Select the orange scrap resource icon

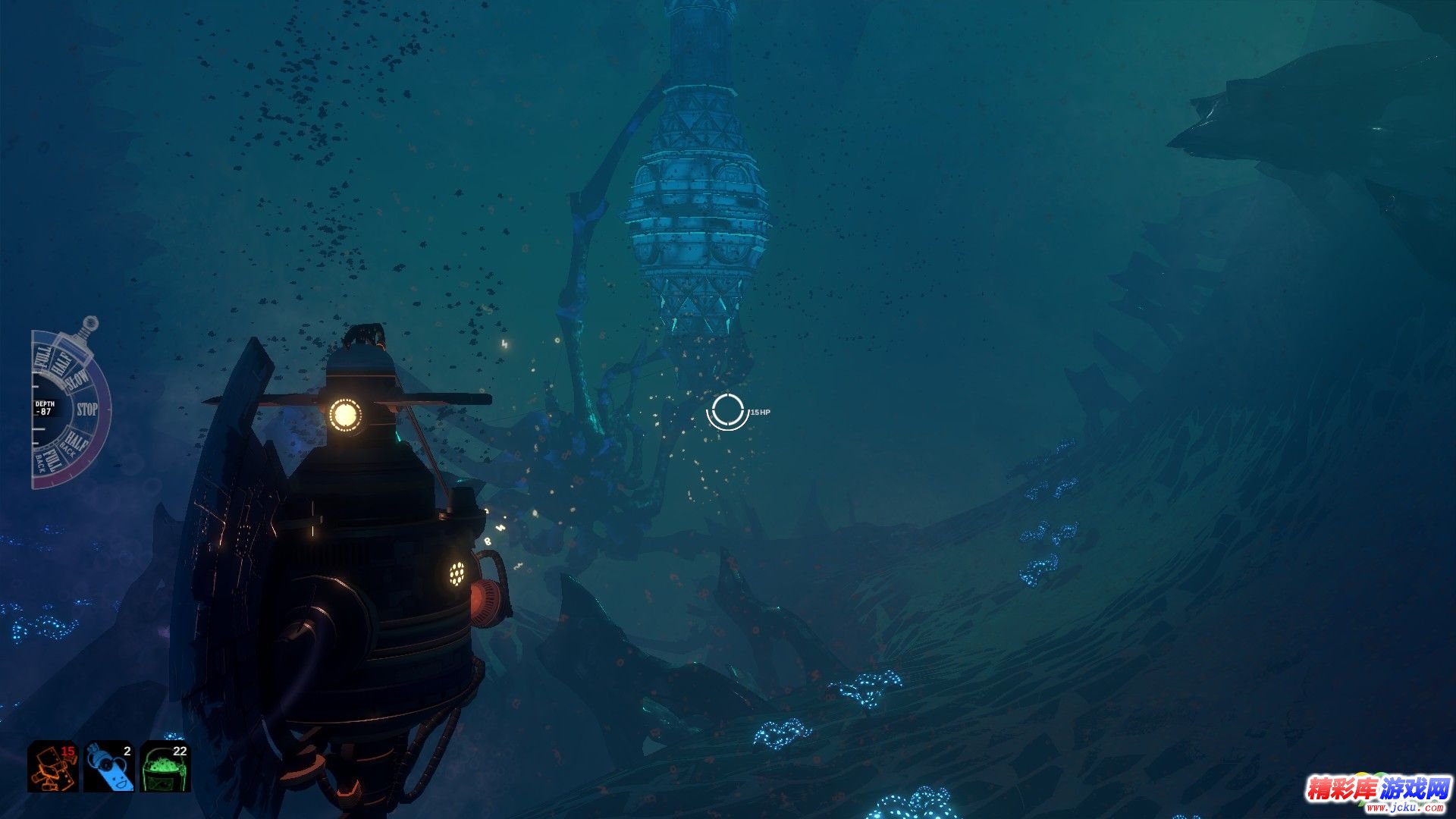point(53,766)
